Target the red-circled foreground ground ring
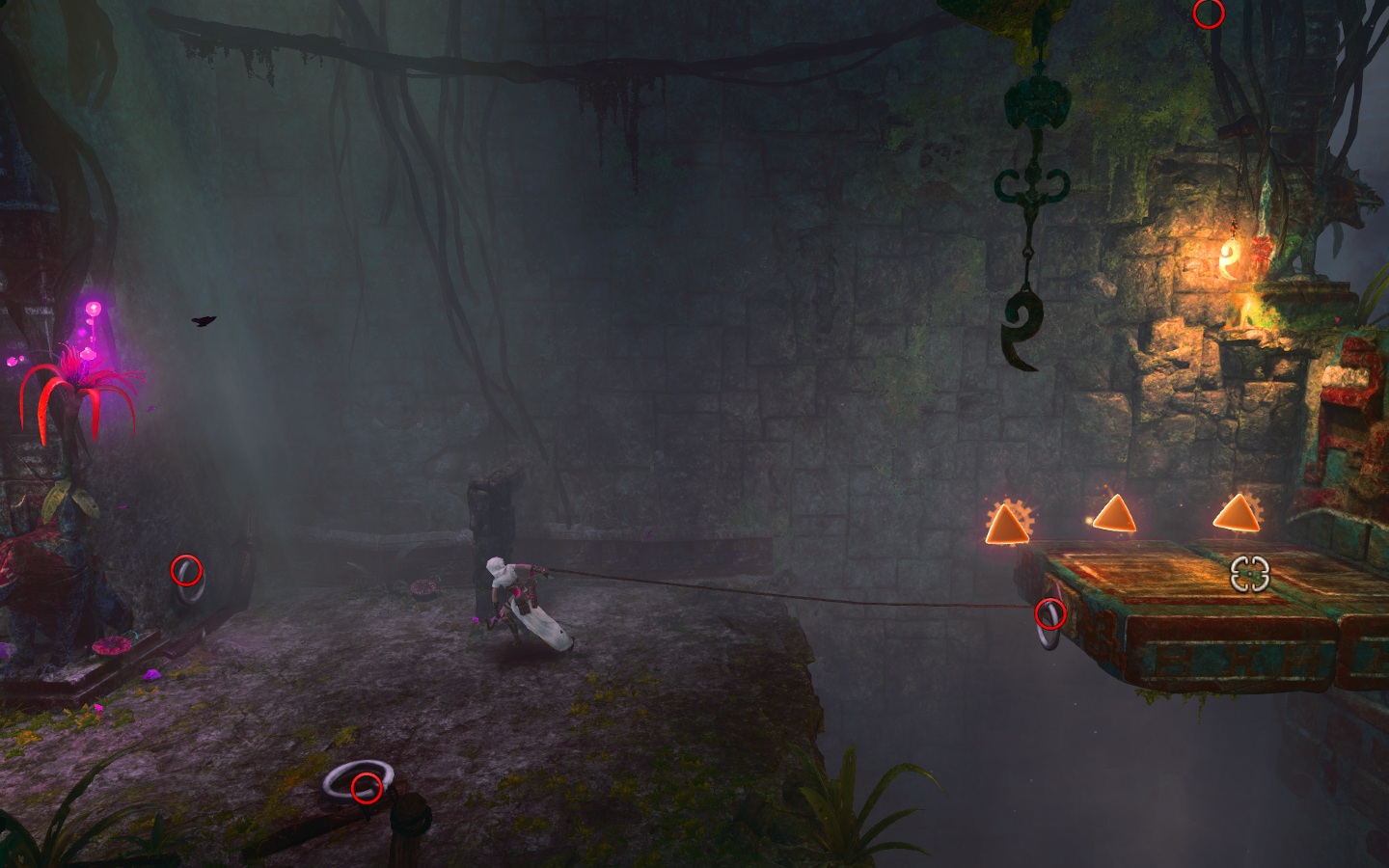This screenshot has width=1389, height=868. 366,788
